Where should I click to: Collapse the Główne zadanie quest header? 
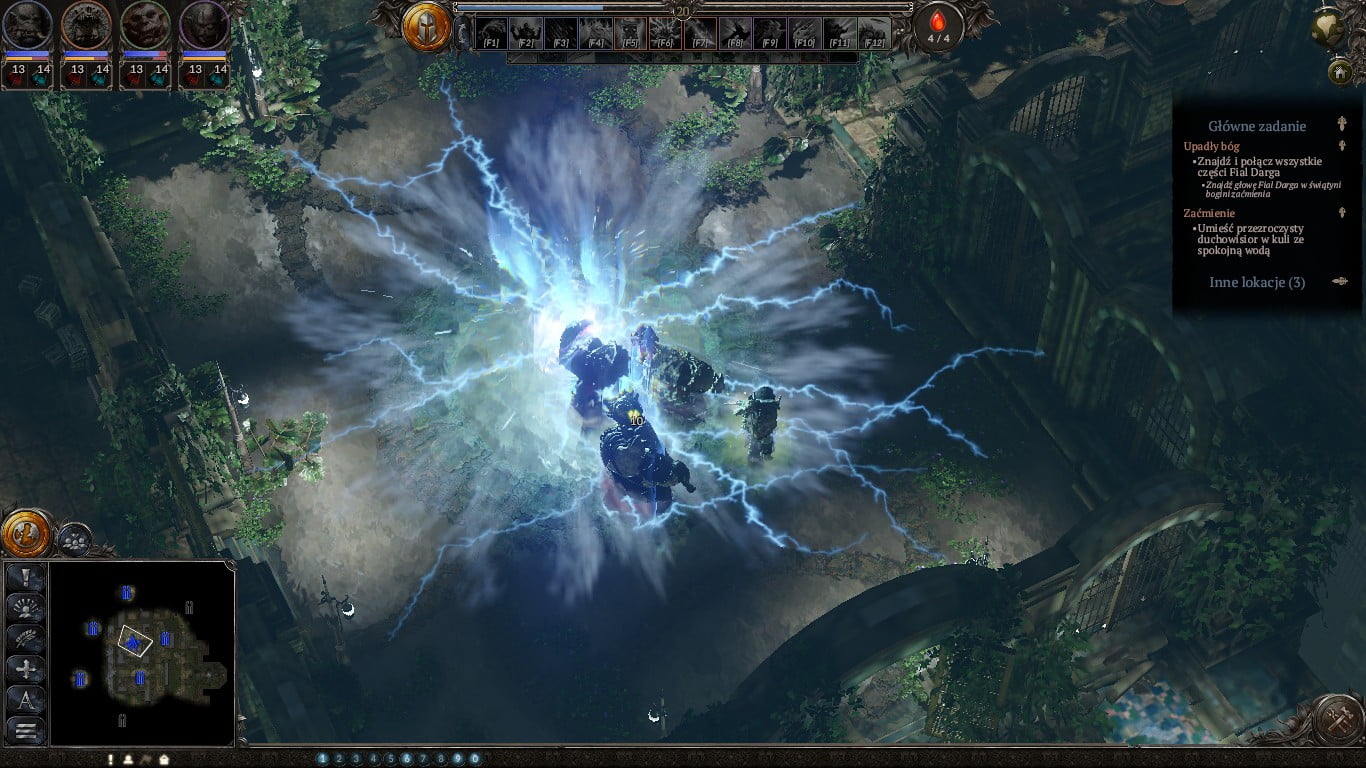coord(1342,125)
